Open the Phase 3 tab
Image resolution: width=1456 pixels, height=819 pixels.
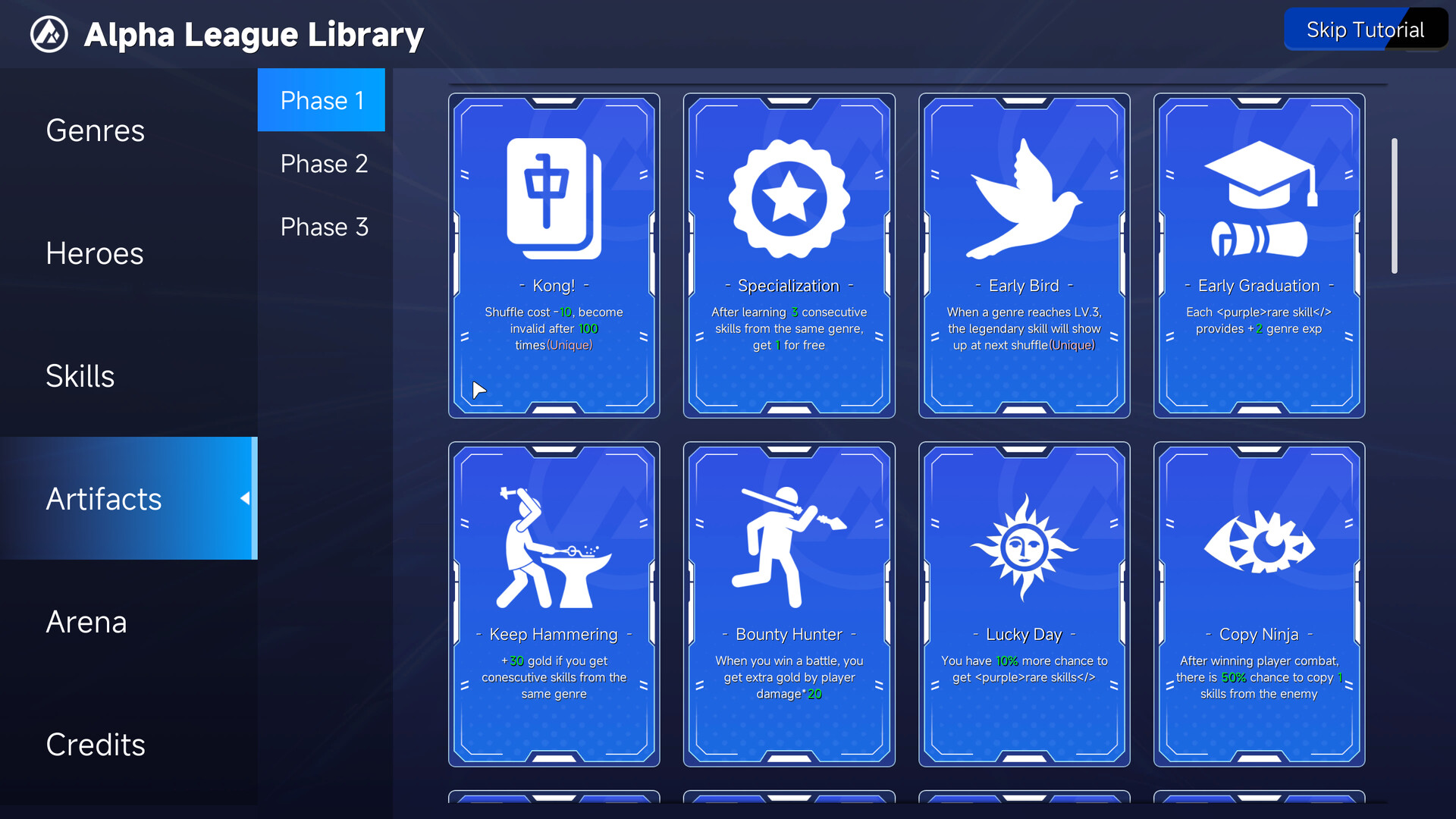(325, 226)
